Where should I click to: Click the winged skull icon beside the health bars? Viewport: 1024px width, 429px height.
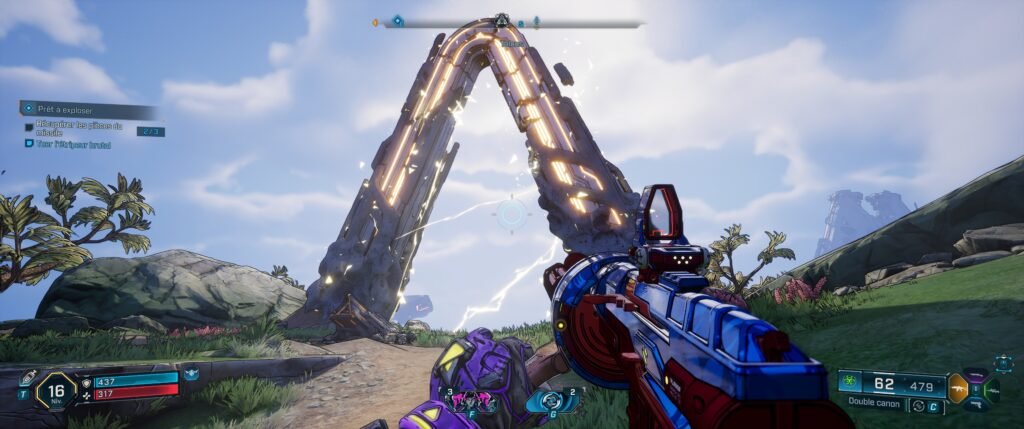coord(191,375)
